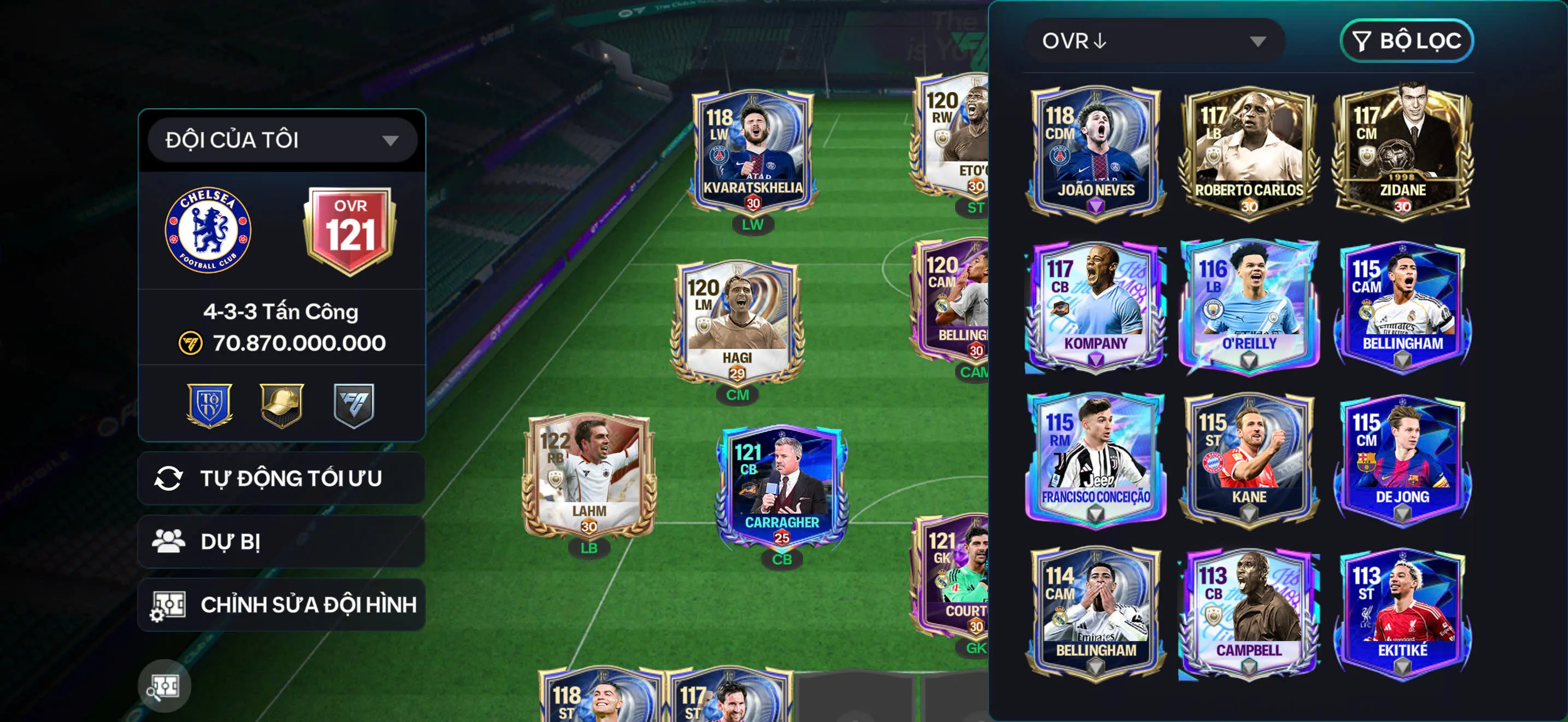Image resolution: width=1568 pixels, height=722 pixels.
Task: Select the João Neves 118 CDM card
Action: pos(1096,150)
